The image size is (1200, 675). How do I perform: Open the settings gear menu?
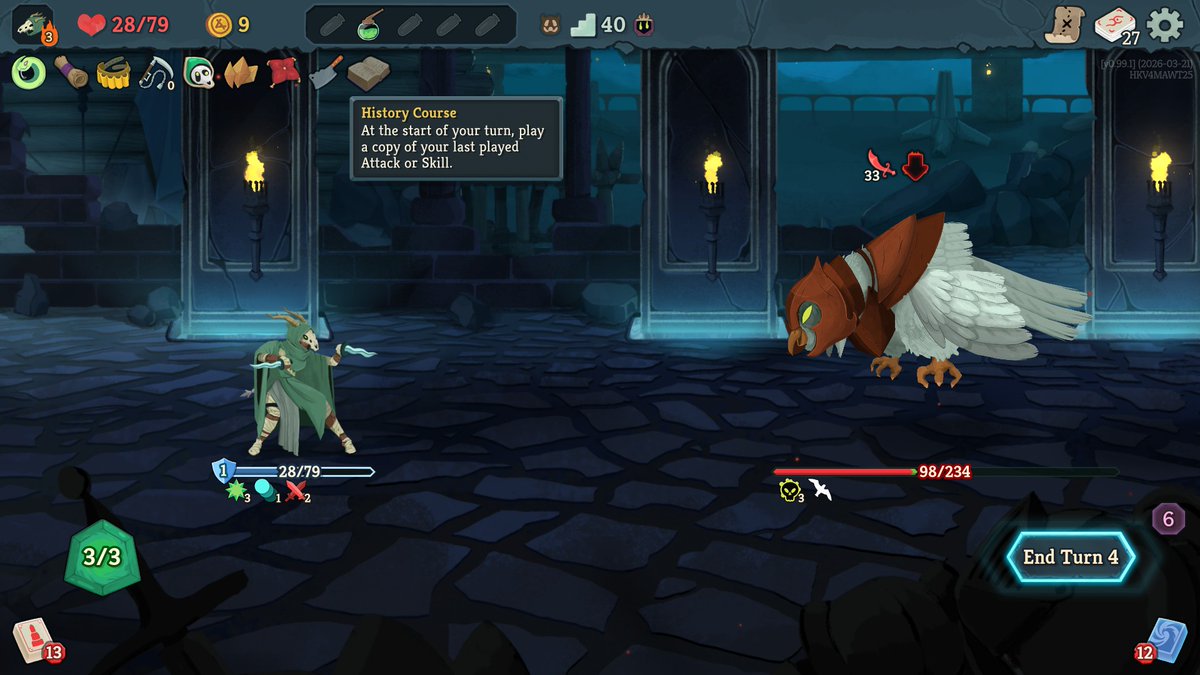[x=1165, y=25]
